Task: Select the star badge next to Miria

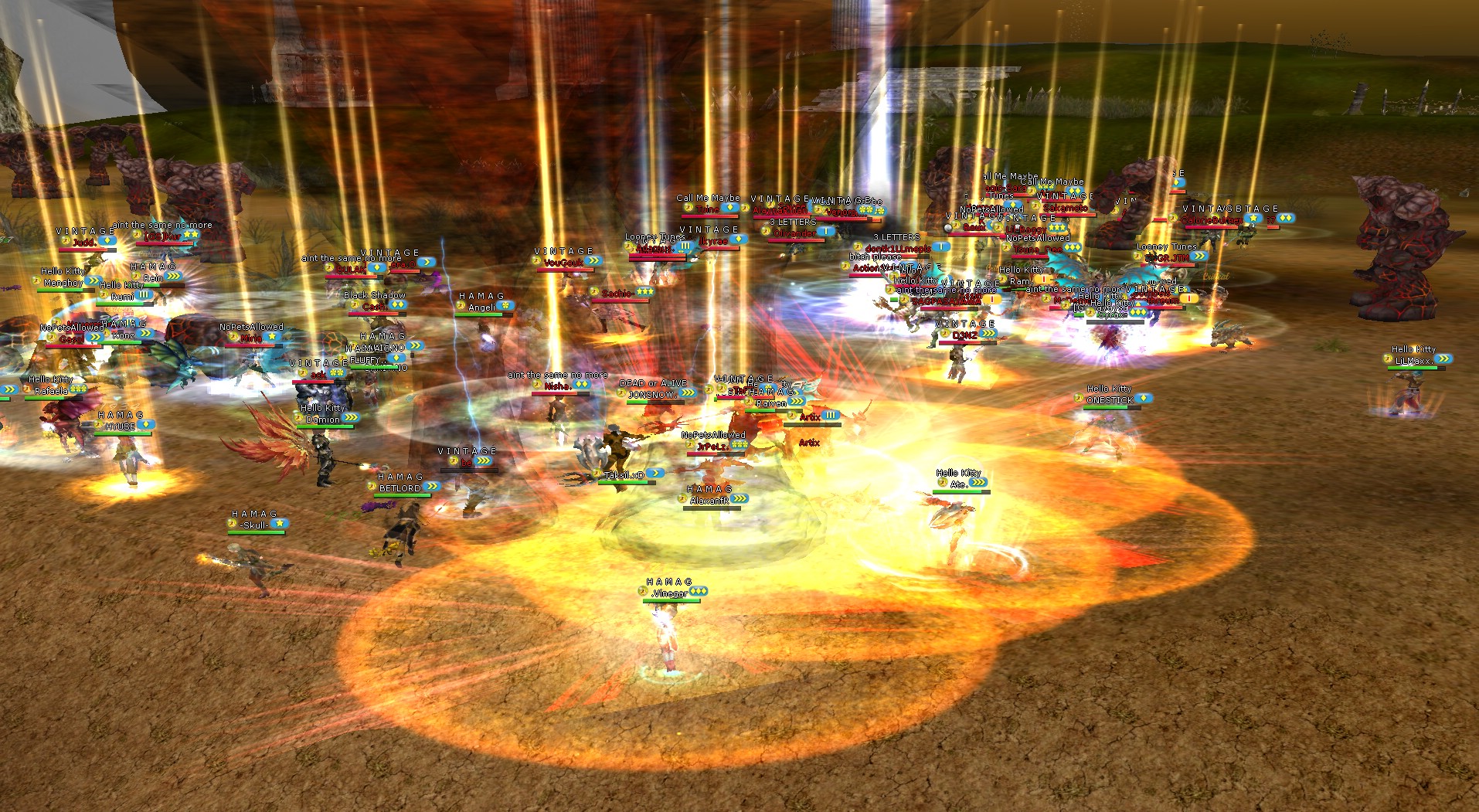Action: [272, 337]
